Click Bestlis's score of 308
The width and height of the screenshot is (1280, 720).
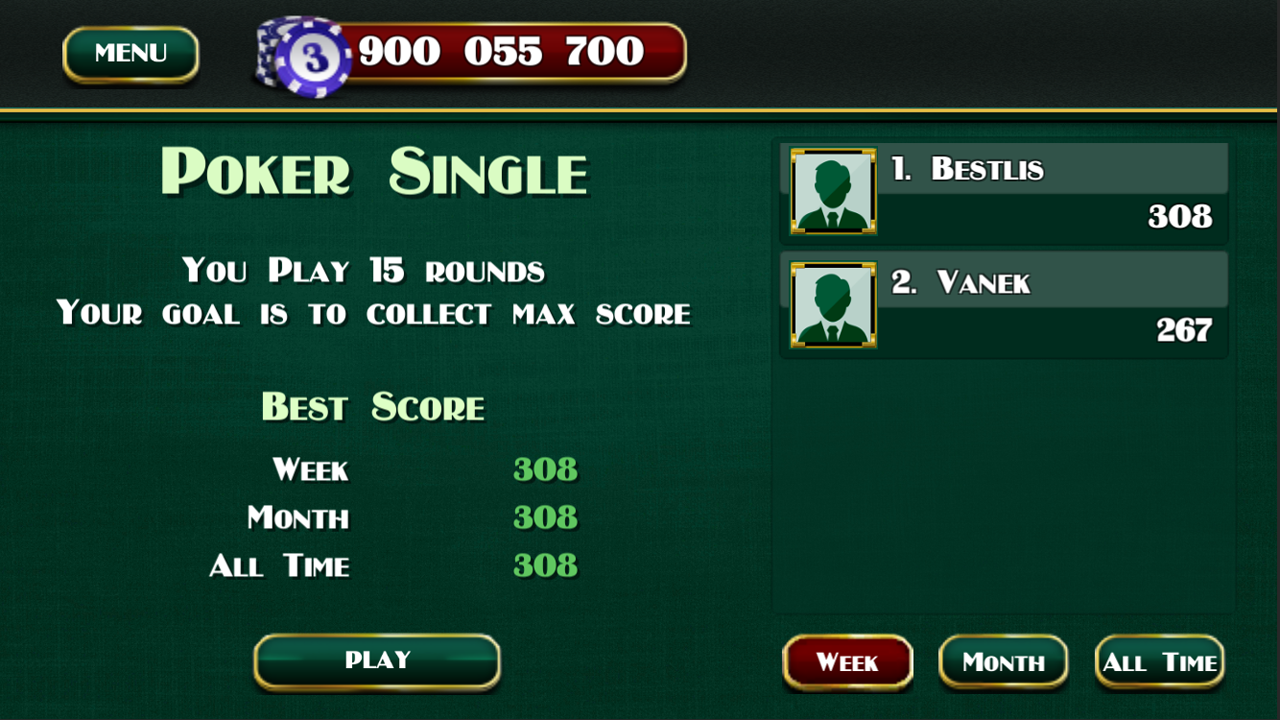tap(1180, 218)
